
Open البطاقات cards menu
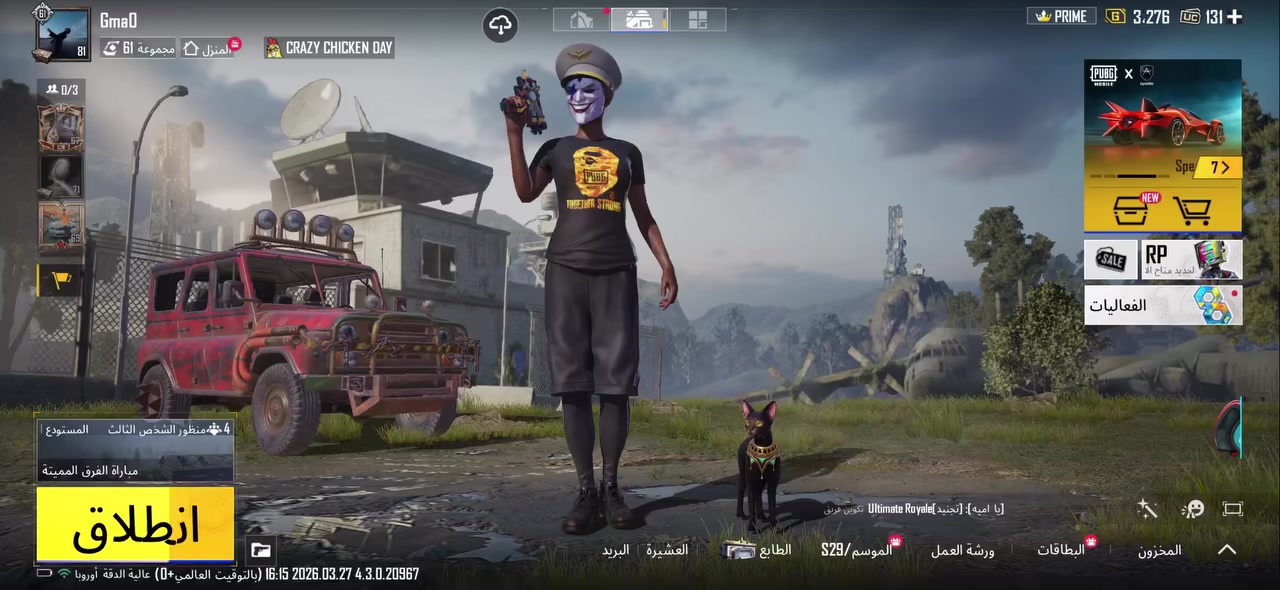pos(1060,550)
